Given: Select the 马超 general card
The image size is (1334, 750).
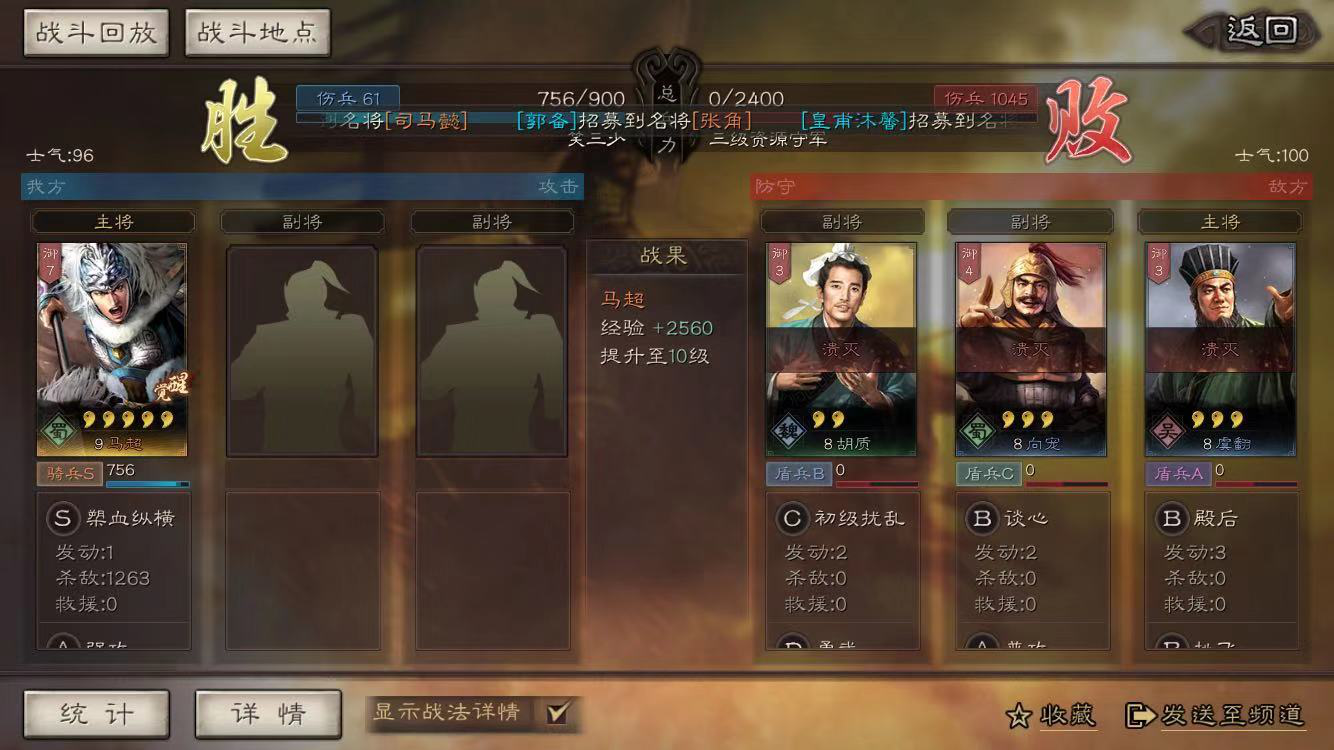Looking at the screenshot, I should pyautogui.click(x=112, y=349).
